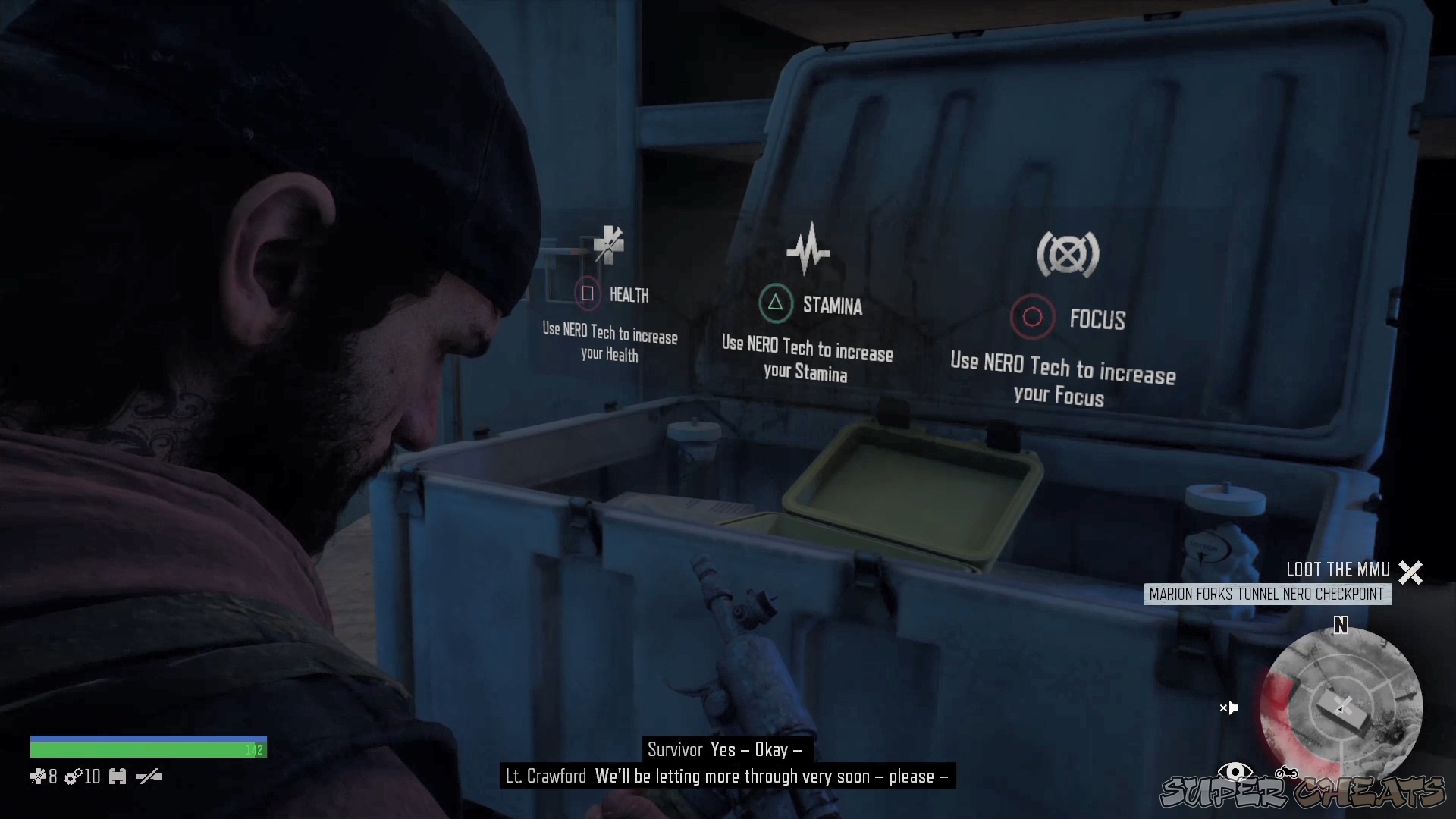Click the LOOT THE MMU objective text
1456x819 pixels.
pyautogui.click(x=1339, y=569)
